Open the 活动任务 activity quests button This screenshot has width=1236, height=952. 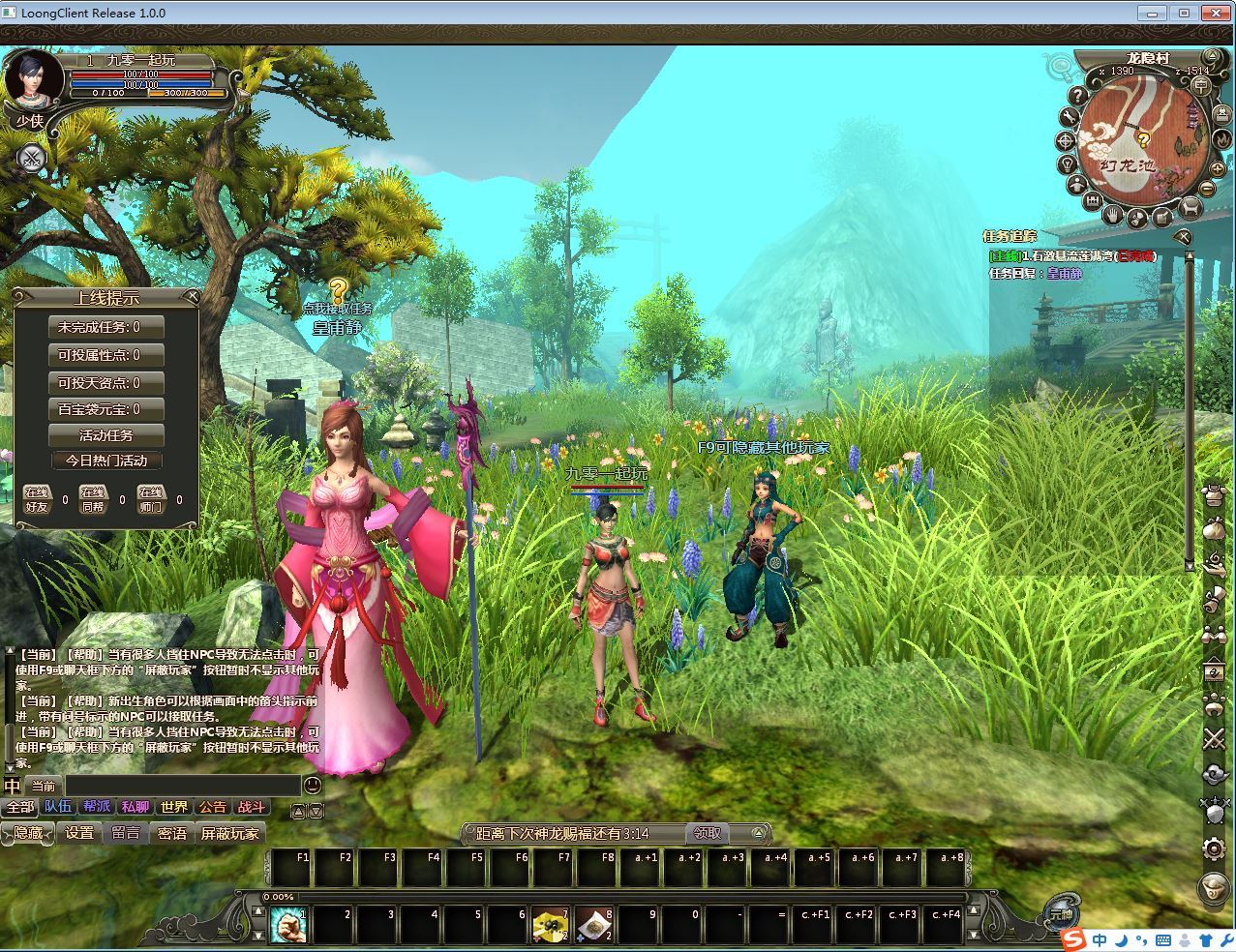(x=106, y=435)
